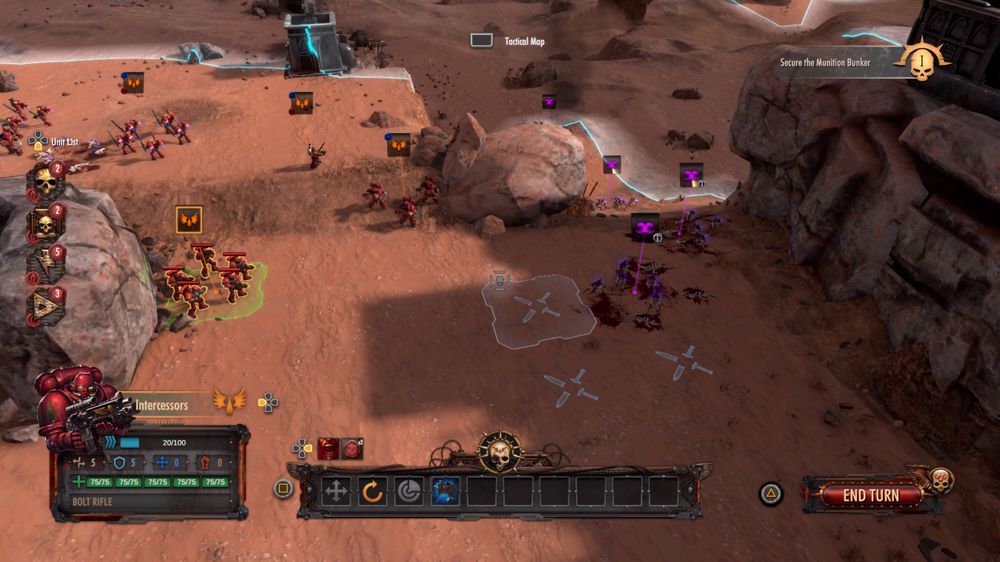
Task: Select the allied squad marker near the boulder
Action: click(x=399, y=145)
